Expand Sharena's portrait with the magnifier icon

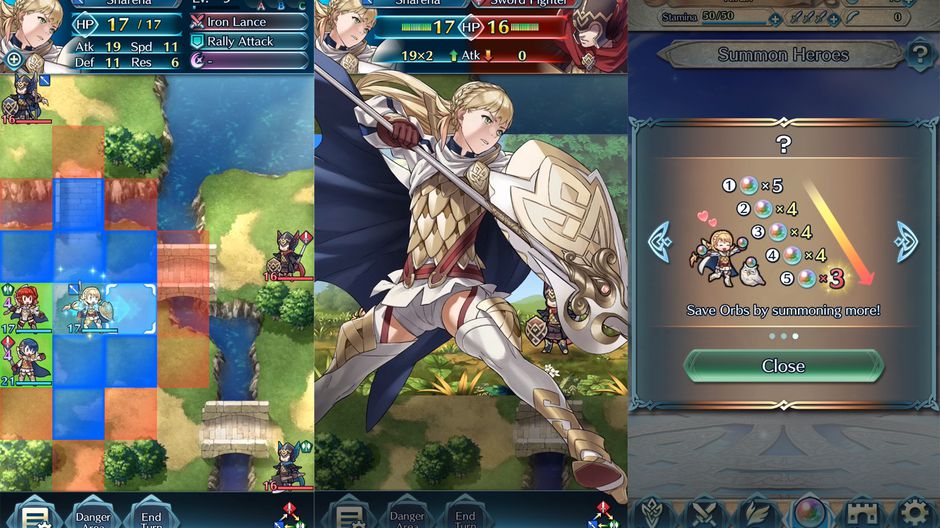click(x=14, y=60)
